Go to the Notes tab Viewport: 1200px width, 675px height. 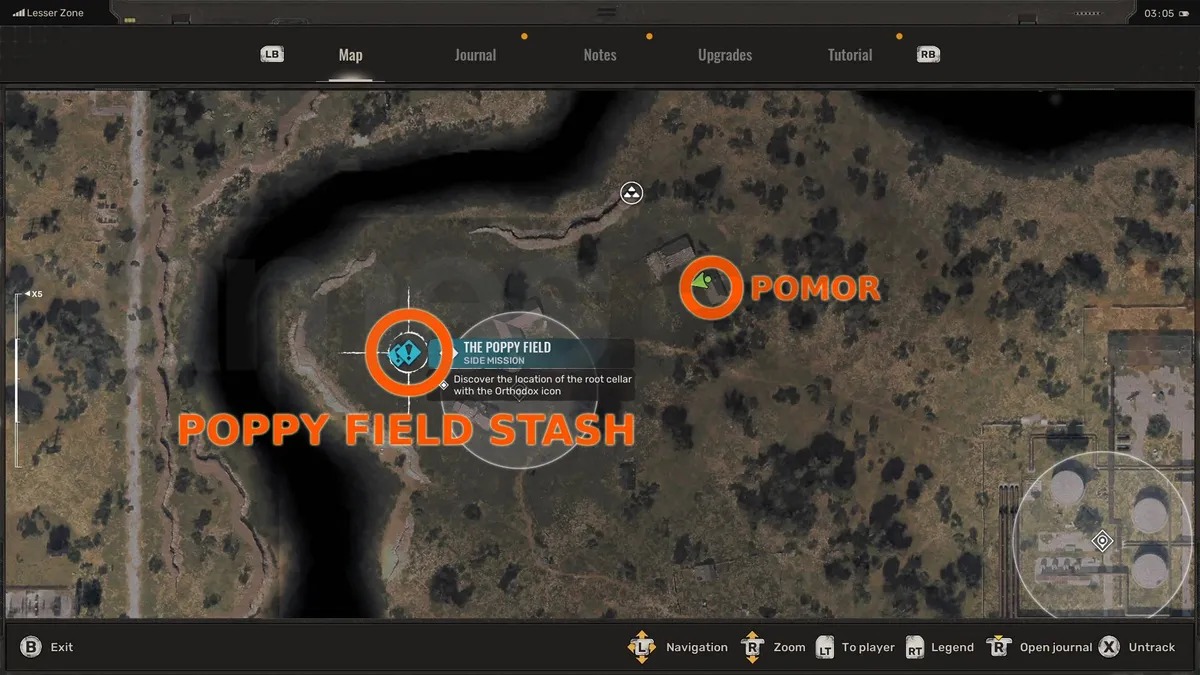point(600,55)
